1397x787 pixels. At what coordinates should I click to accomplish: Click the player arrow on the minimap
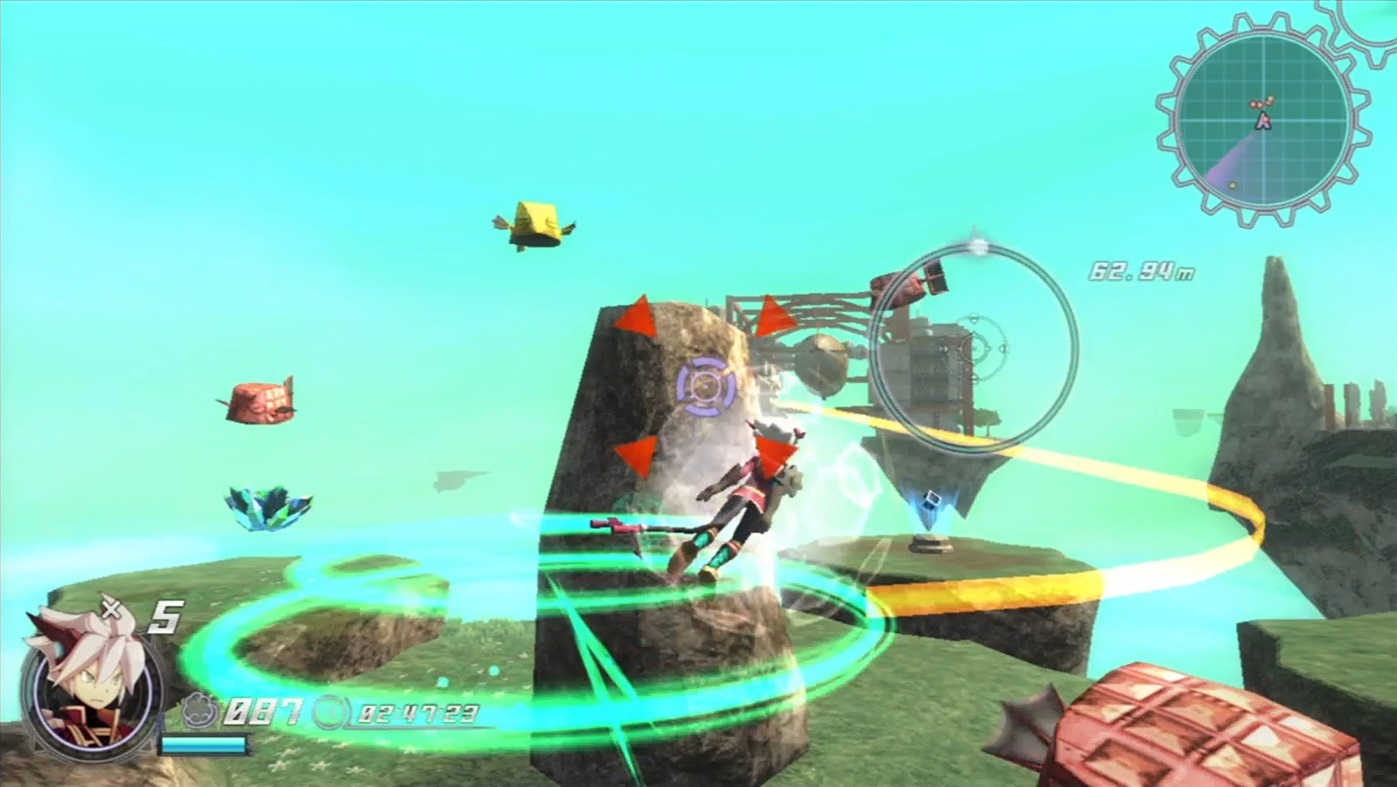(1264, 121)
